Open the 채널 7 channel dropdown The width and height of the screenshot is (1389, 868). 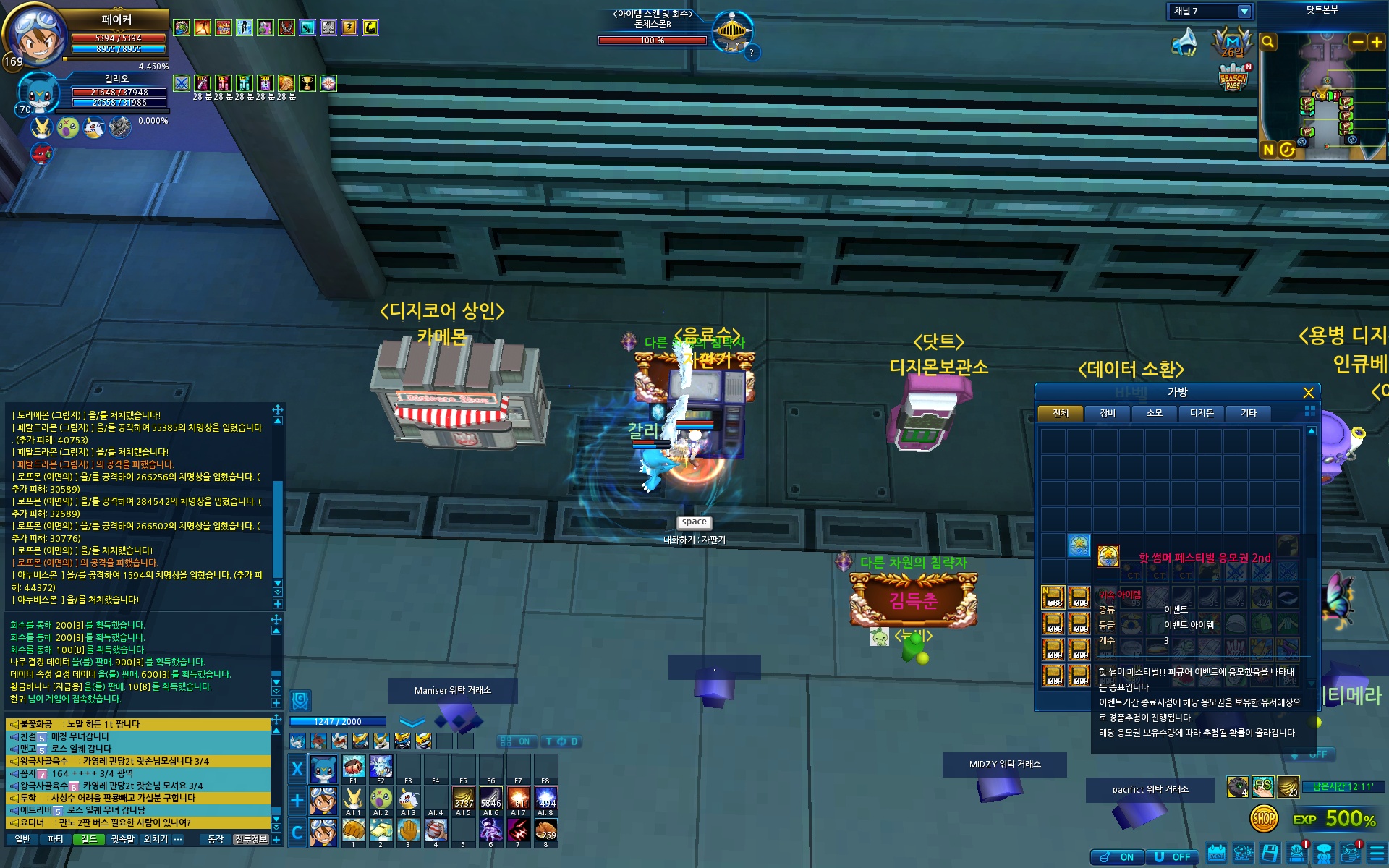tap(1244, 12)
